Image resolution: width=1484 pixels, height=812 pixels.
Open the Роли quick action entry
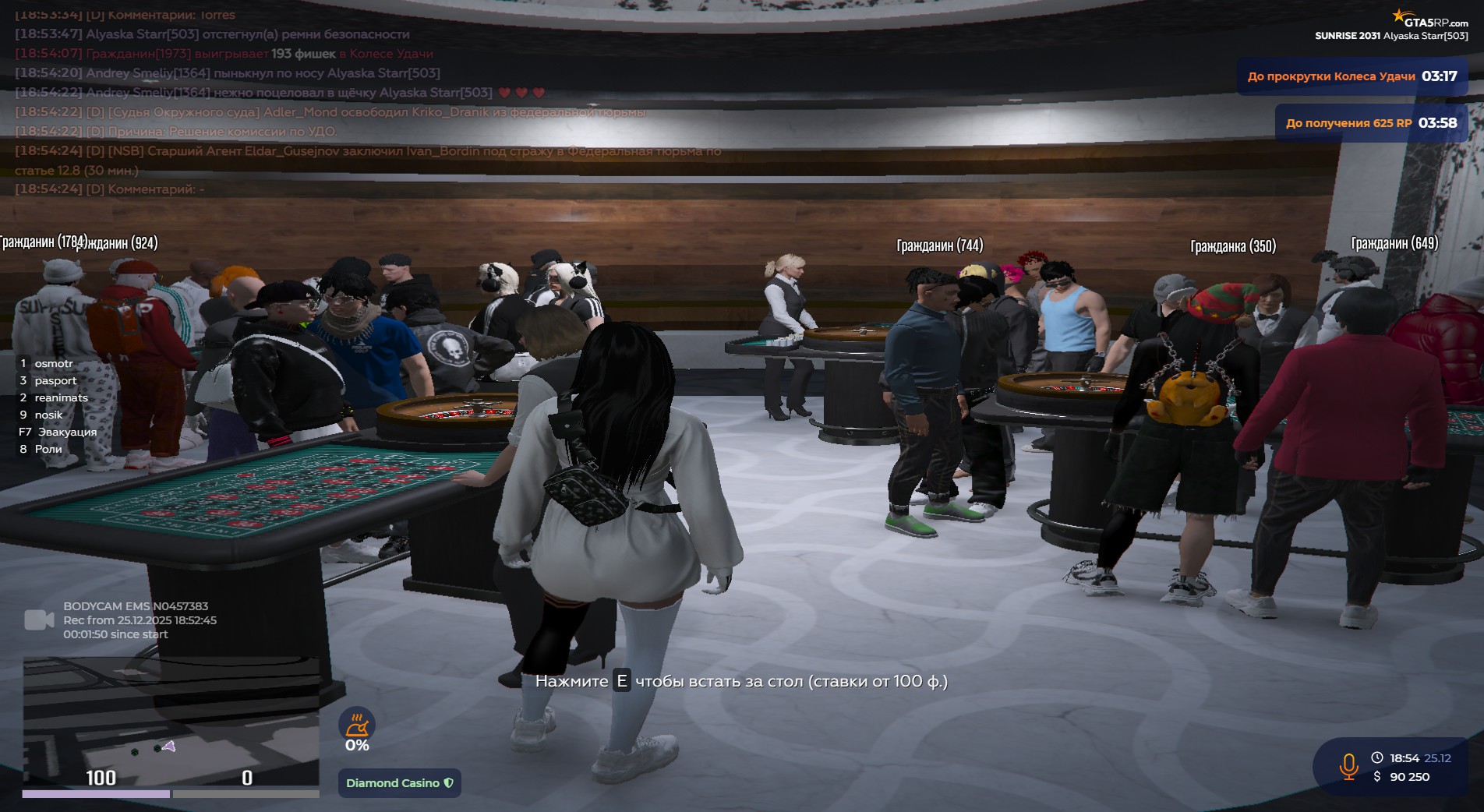48,450
